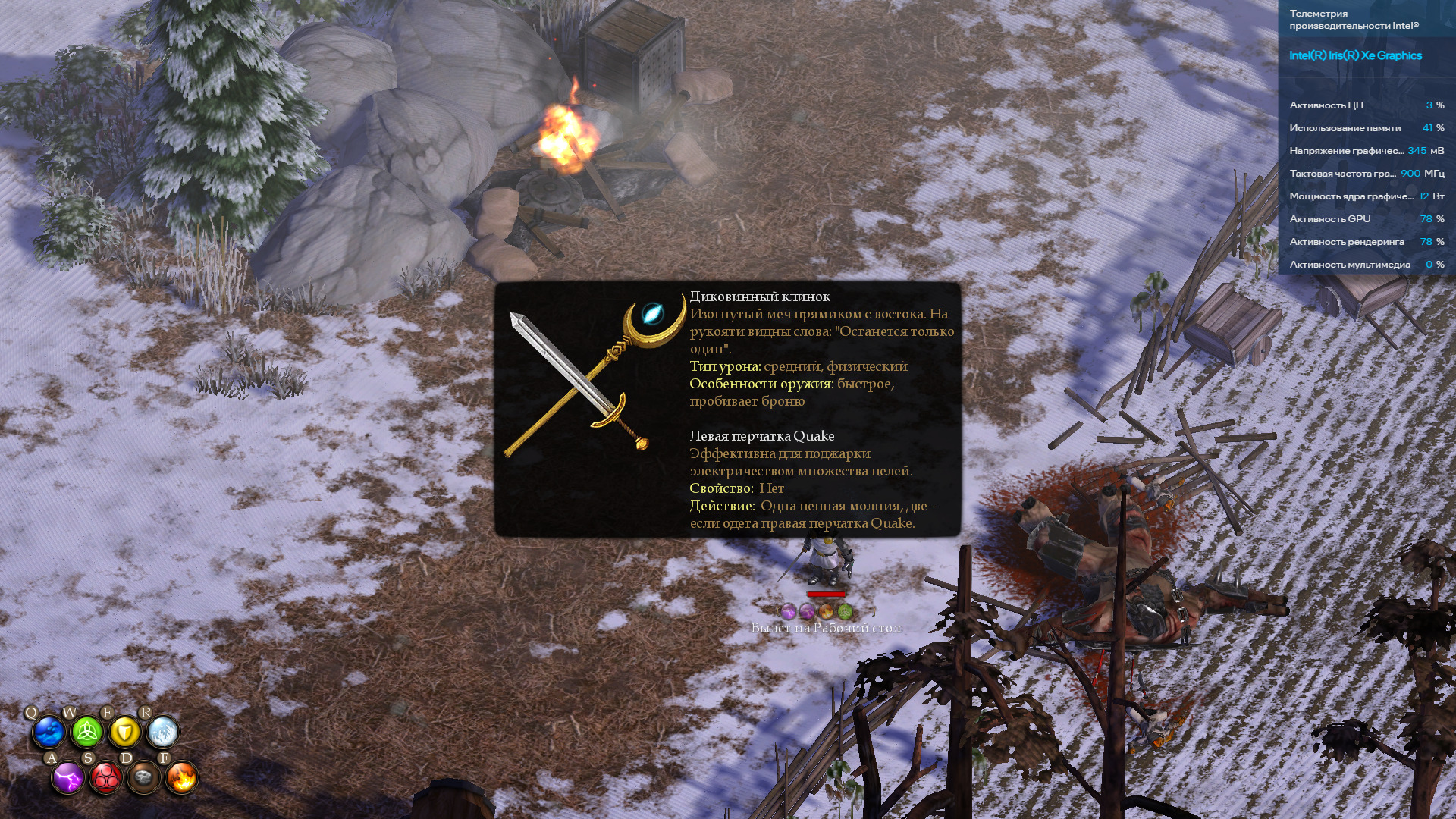
Task: Click the Intel Iris Xe Graphics overlay title
Action: point(1355,55)
